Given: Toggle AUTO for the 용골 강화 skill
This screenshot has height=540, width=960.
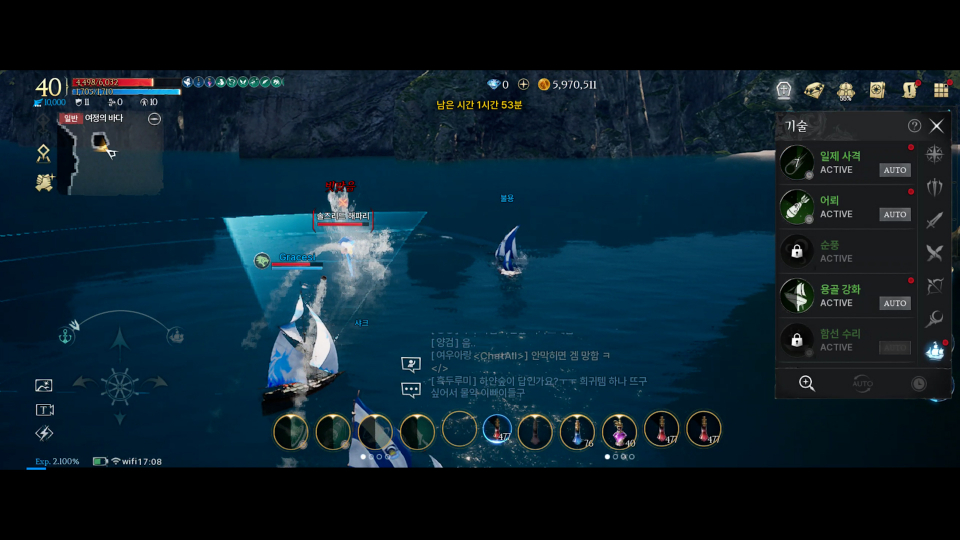Looking at the screenshot, I should [x=894, y=303].
